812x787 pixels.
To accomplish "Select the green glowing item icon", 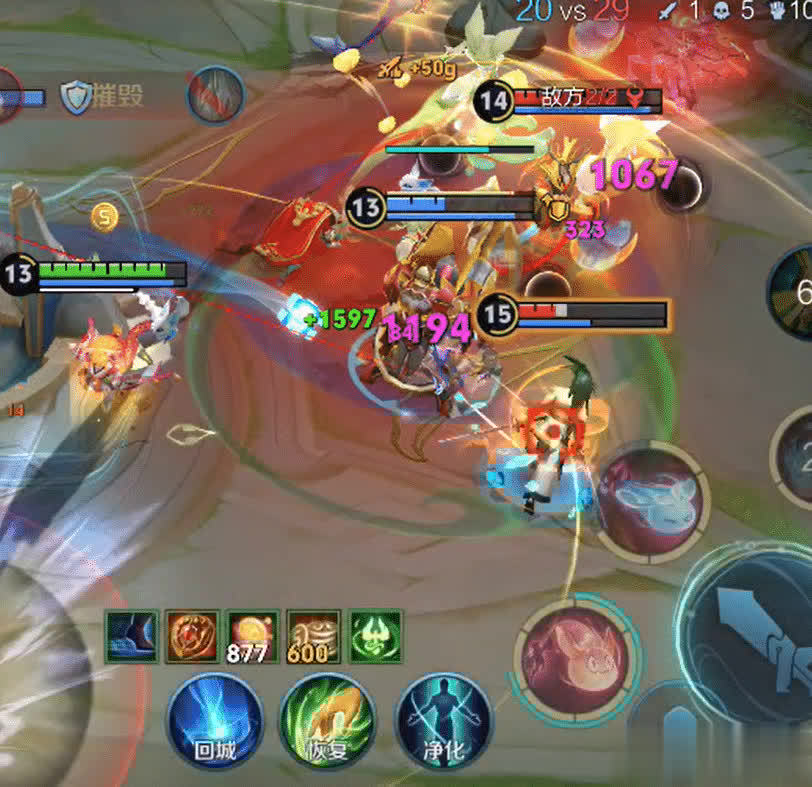I will coord(375,636).
